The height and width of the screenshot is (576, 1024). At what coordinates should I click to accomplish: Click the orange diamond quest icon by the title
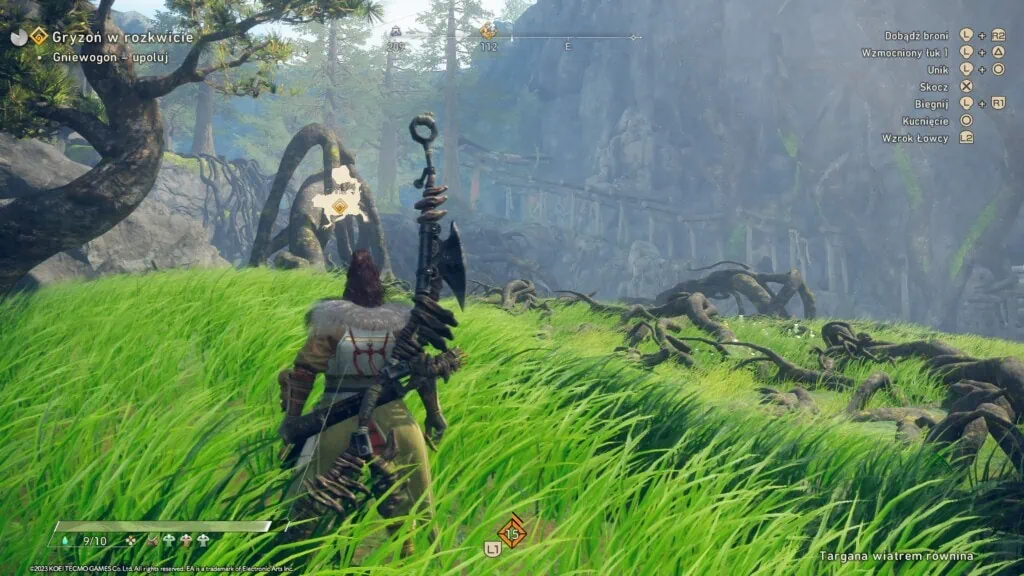click(x=39, y=36)
